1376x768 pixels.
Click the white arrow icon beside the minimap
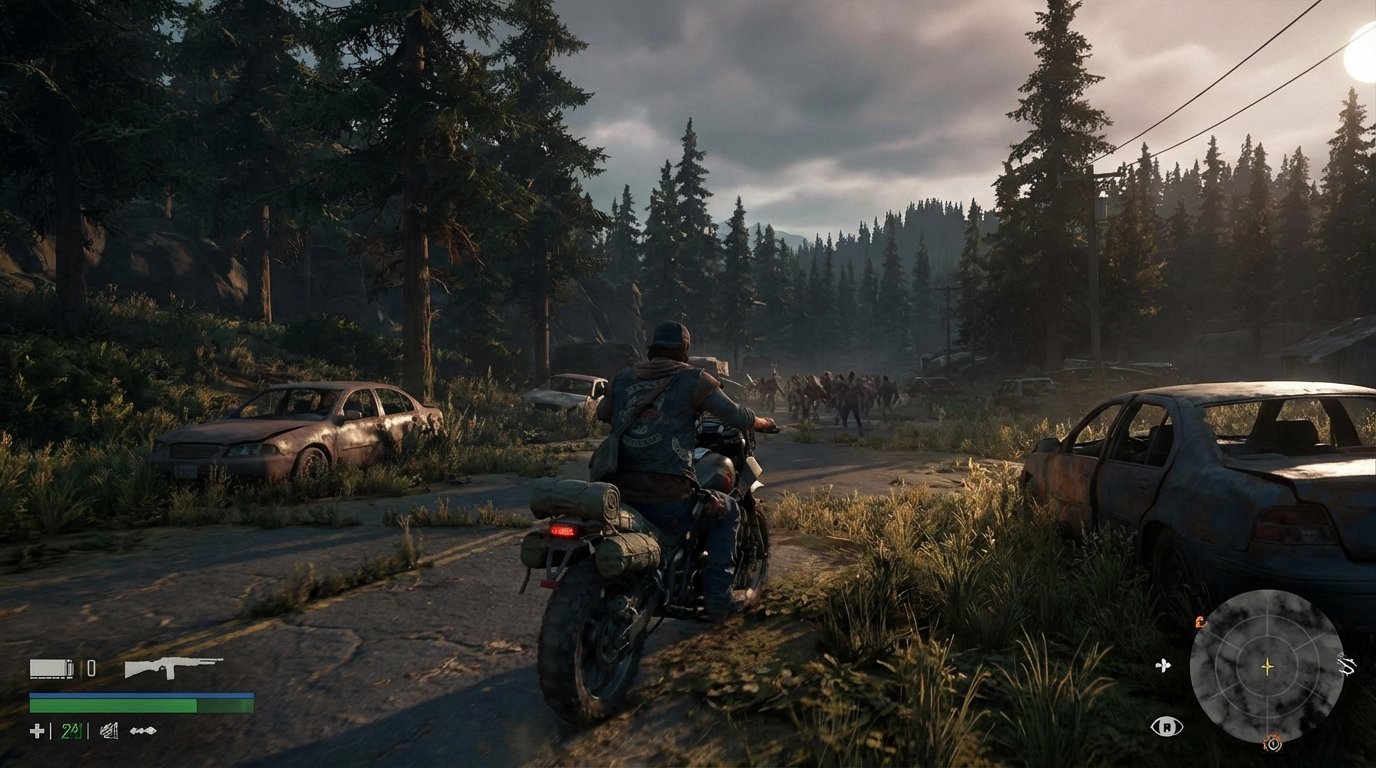pyautogui.click(x=1163, y=665)
